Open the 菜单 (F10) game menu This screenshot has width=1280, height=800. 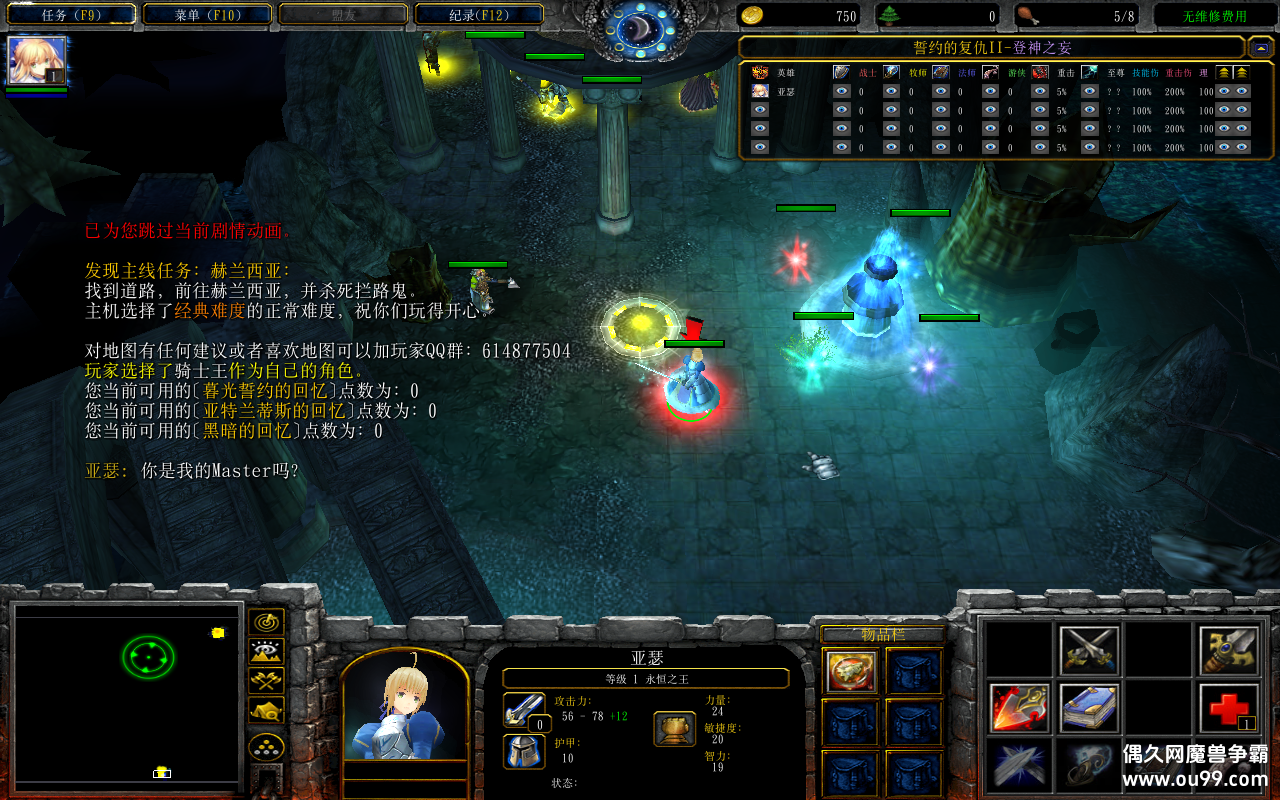pyautogui.click(x=208, y=15)
